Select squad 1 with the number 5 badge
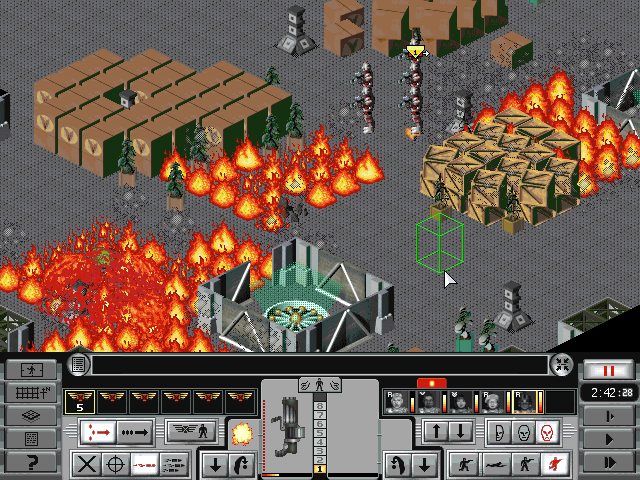Viewport: 640px width, 480px height. coord(80,402)
